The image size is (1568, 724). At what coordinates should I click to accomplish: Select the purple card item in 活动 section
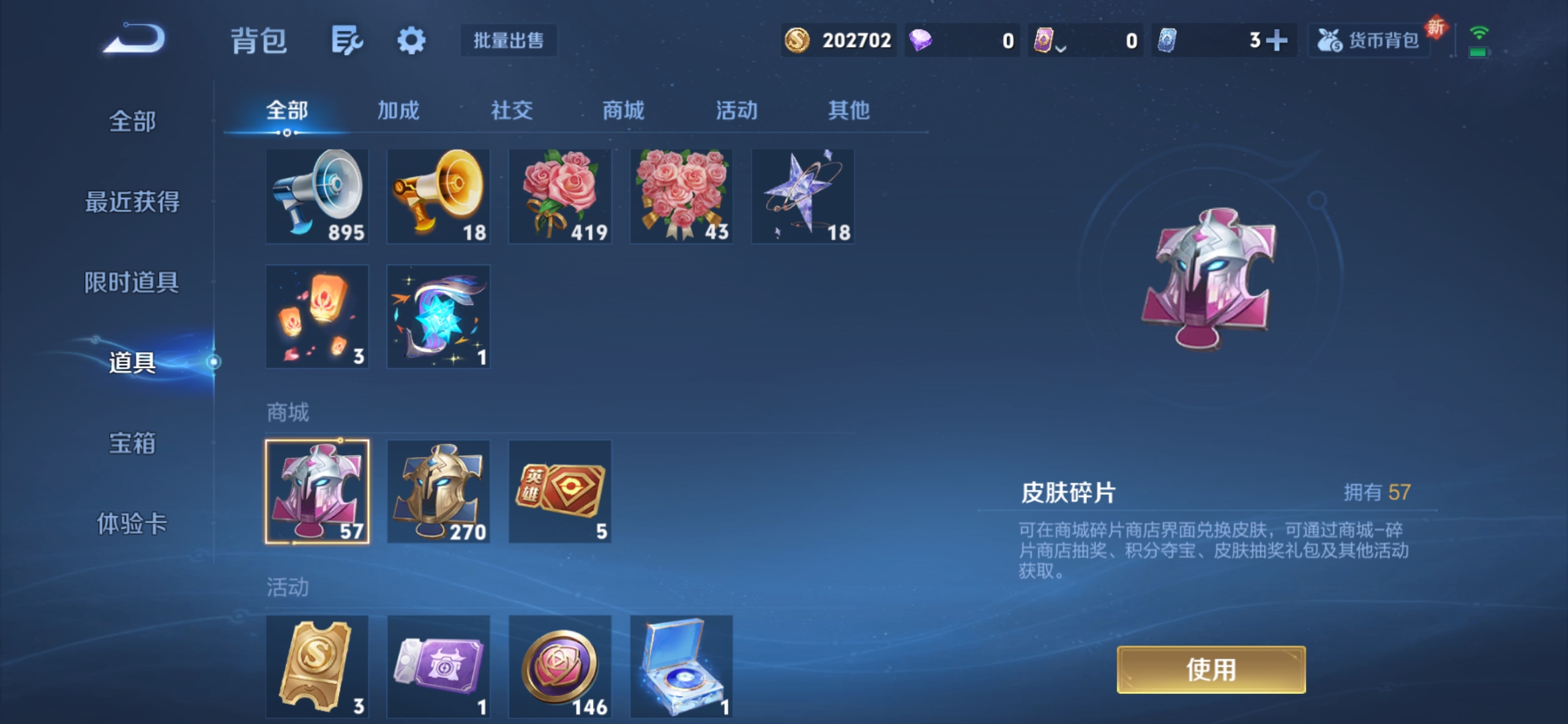tap(438, 666)
